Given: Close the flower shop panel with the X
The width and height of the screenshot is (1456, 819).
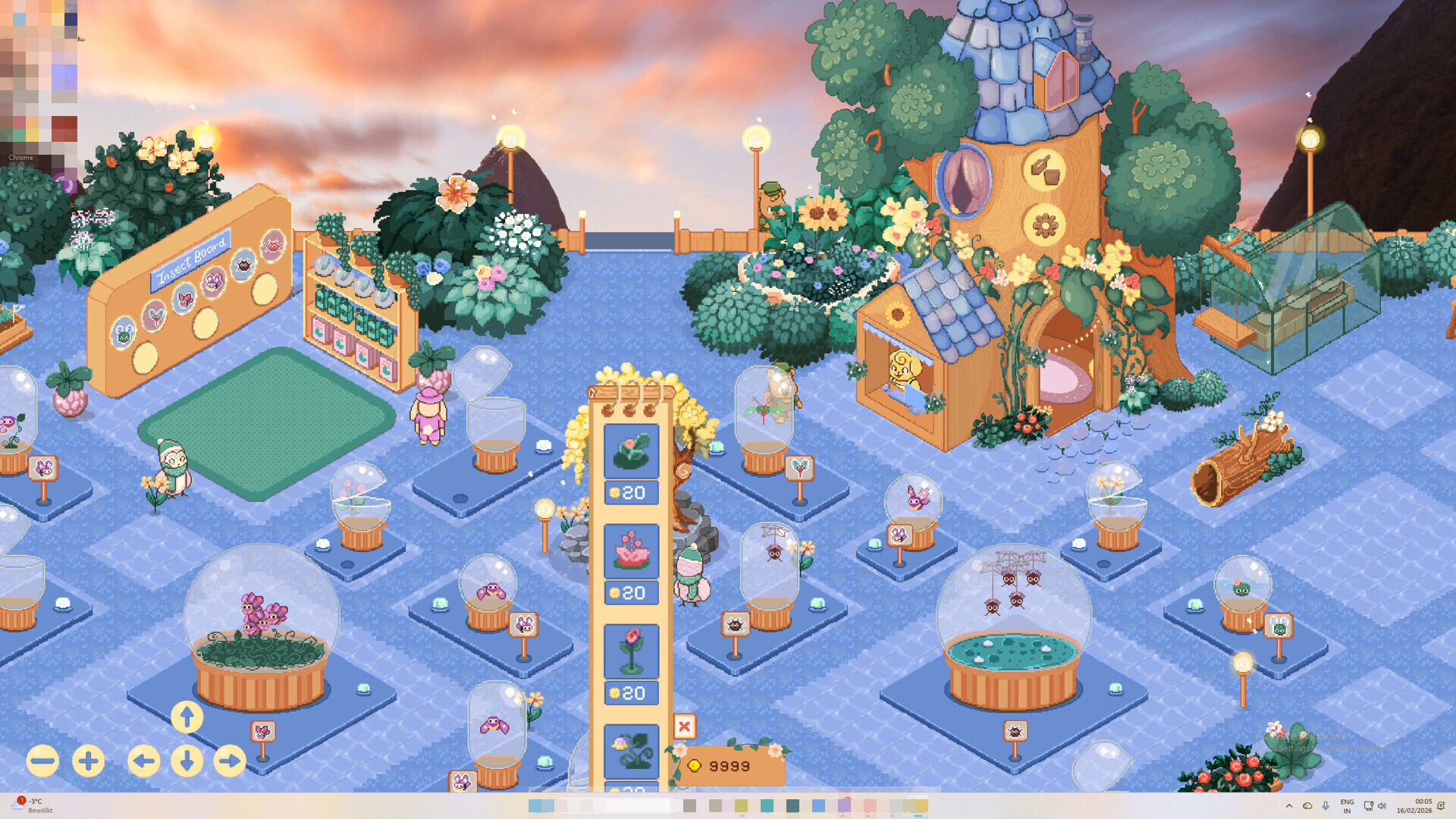Looking at the screenshot, I should (x=684, y=726).
